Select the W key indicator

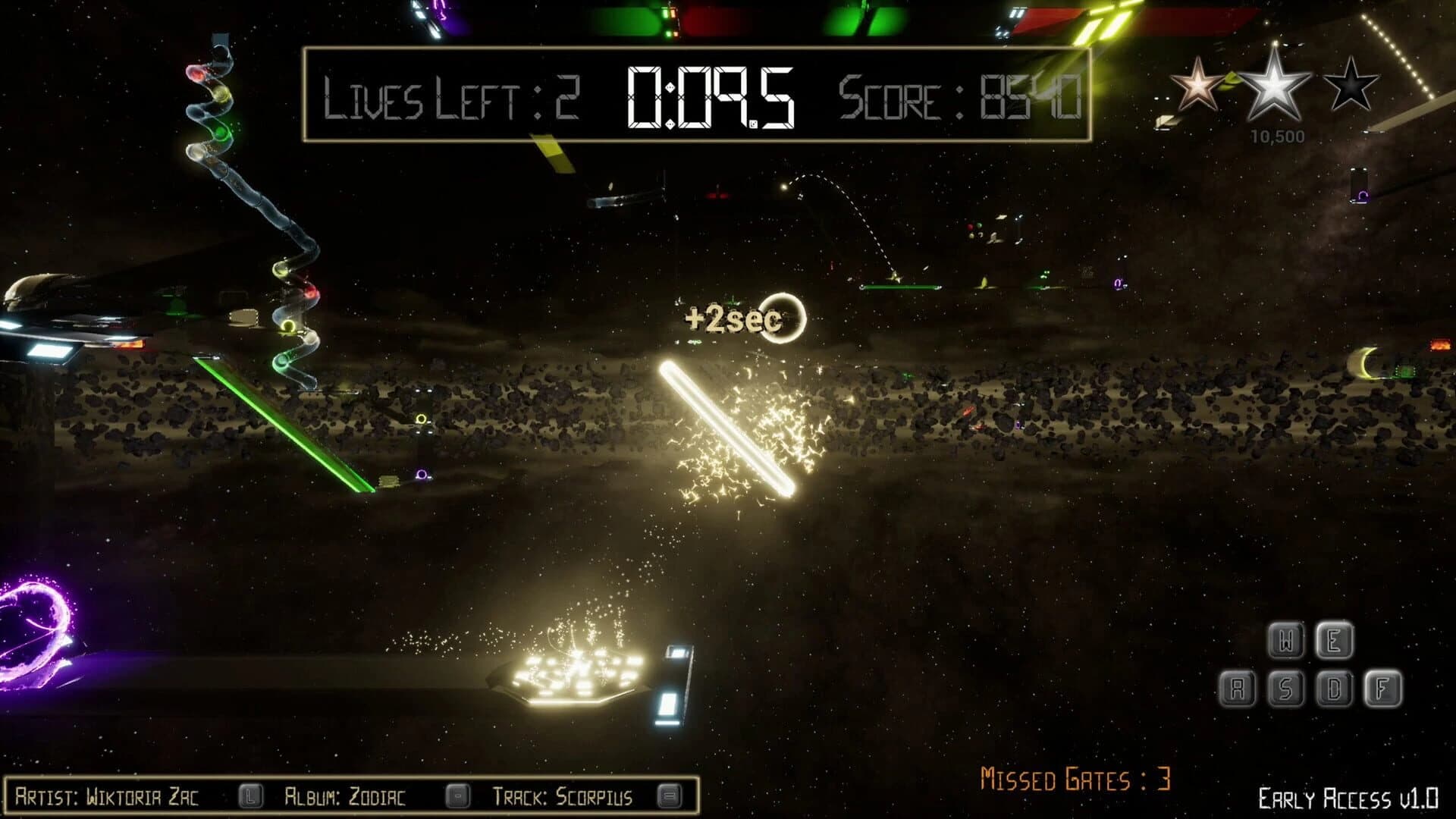pos(1287,642)
